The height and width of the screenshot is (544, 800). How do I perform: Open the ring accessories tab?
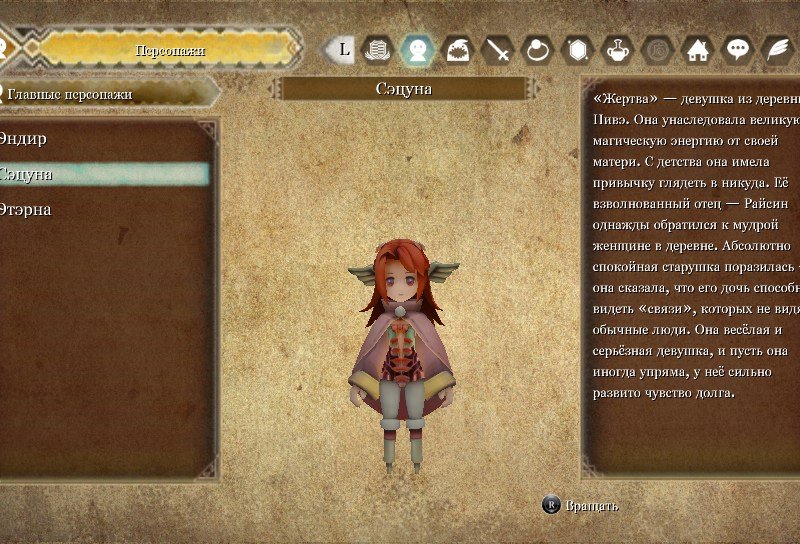[x=538, y=49]
